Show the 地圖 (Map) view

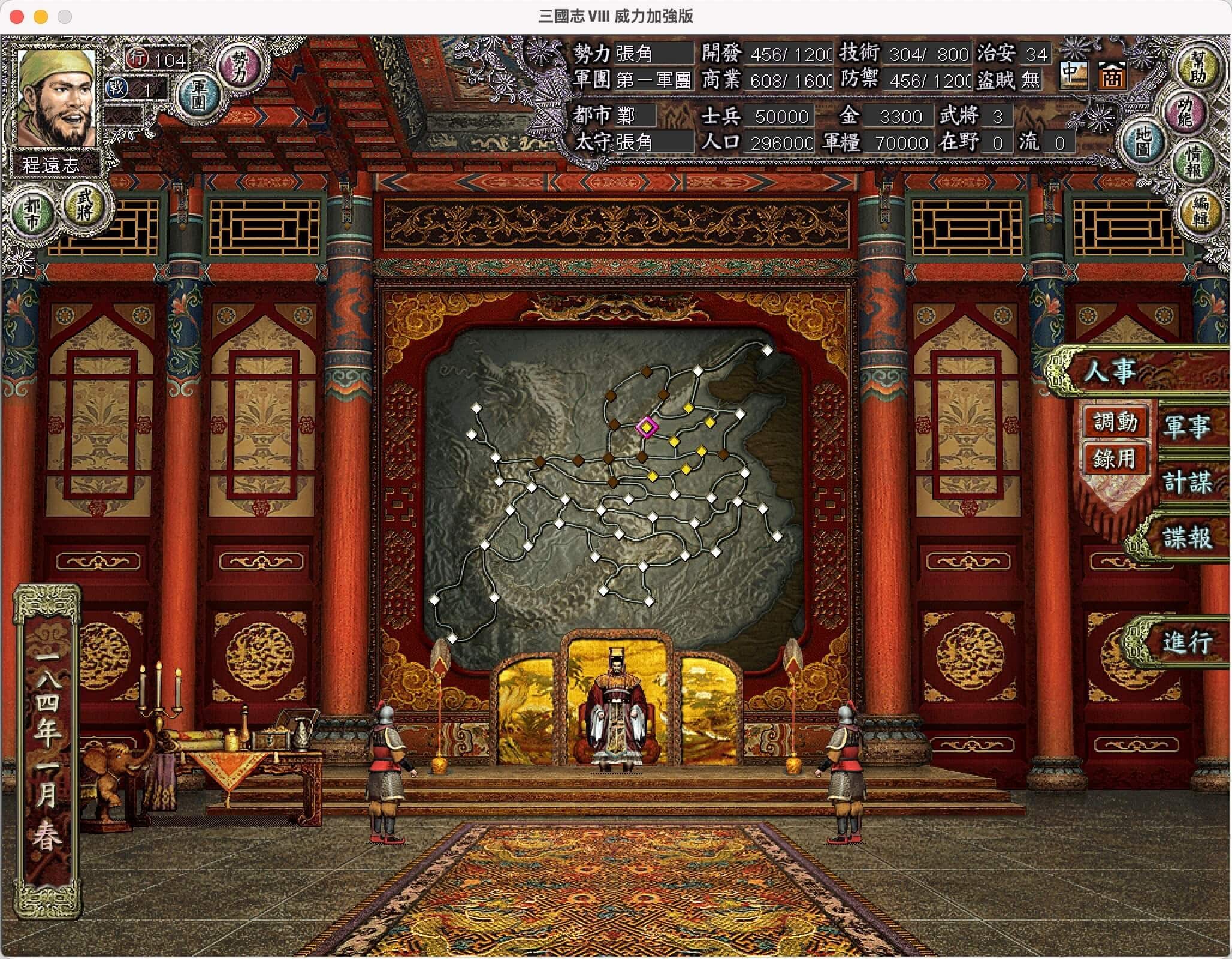(x=1142, y=141)
